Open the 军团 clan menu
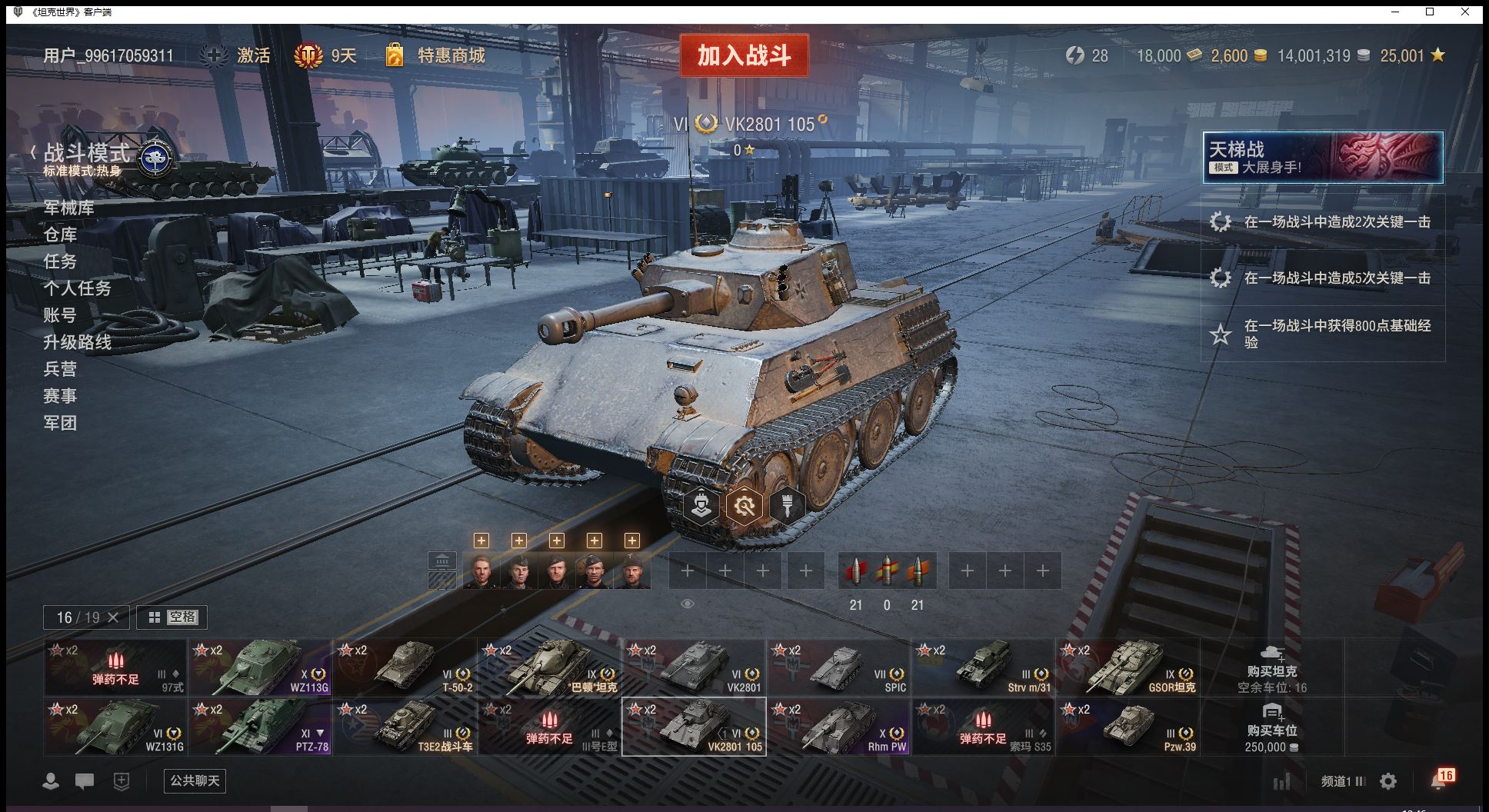This screenshot has height=812, width=1489. (x=60, y=423)
